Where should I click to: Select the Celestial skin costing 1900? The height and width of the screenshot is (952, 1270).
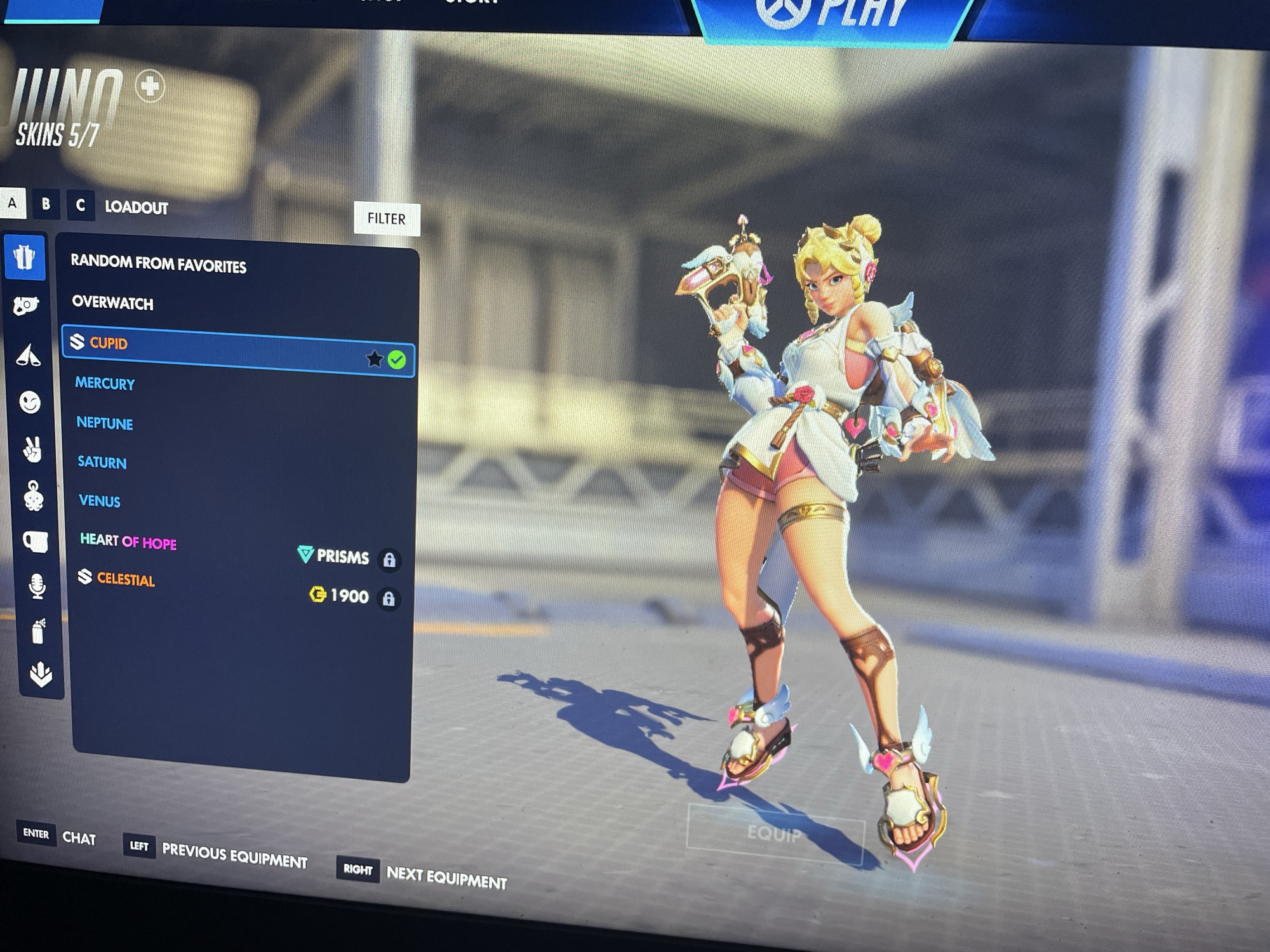tap(126, 579)
